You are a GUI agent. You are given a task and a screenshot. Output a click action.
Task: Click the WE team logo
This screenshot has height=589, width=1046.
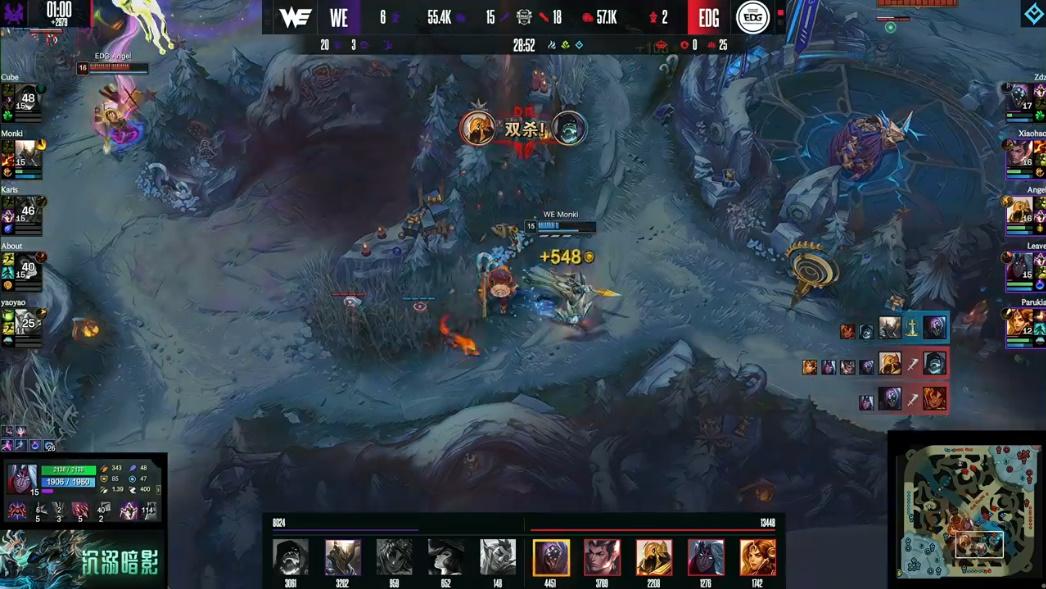[x=295, y=18]
